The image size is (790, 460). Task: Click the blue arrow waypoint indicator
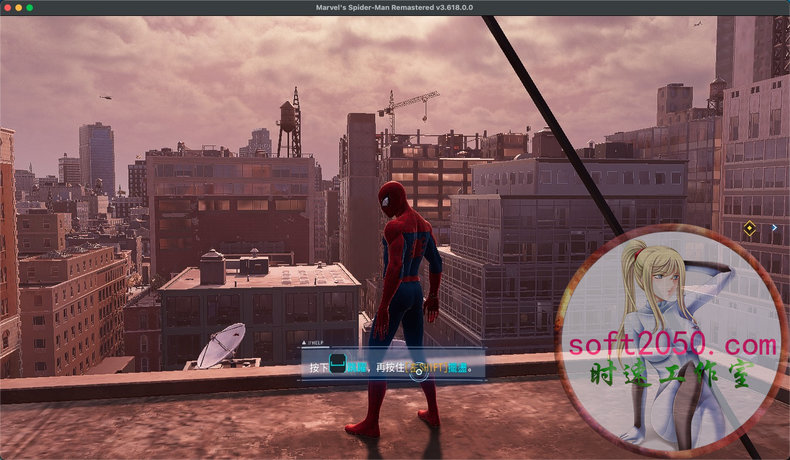pyautogui.click(x=774, y=228)
